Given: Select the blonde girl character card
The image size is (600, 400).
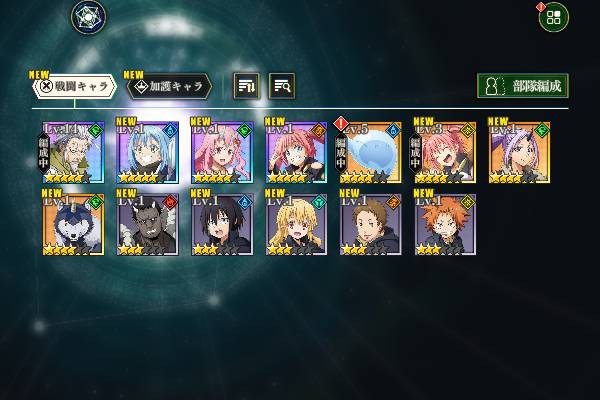Looking at the screenshot, I should [296, 224].
